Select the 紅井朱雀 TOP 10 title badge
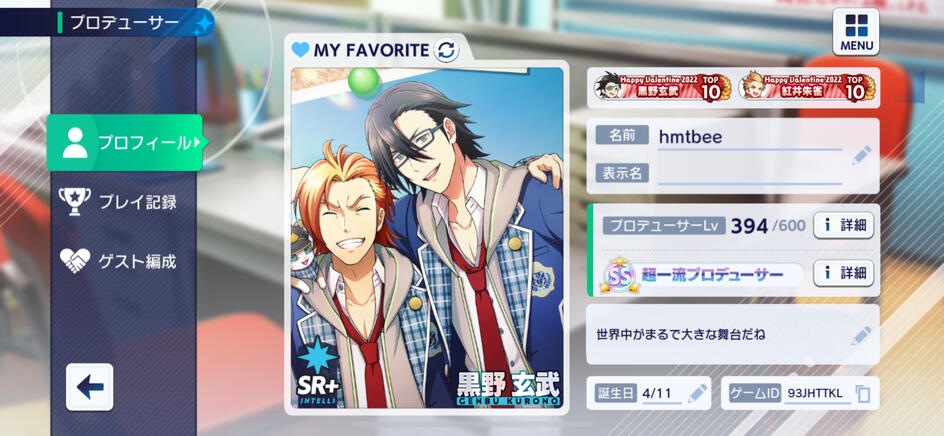The height and width of the screenshot is (436, 944). click(807, 87)
